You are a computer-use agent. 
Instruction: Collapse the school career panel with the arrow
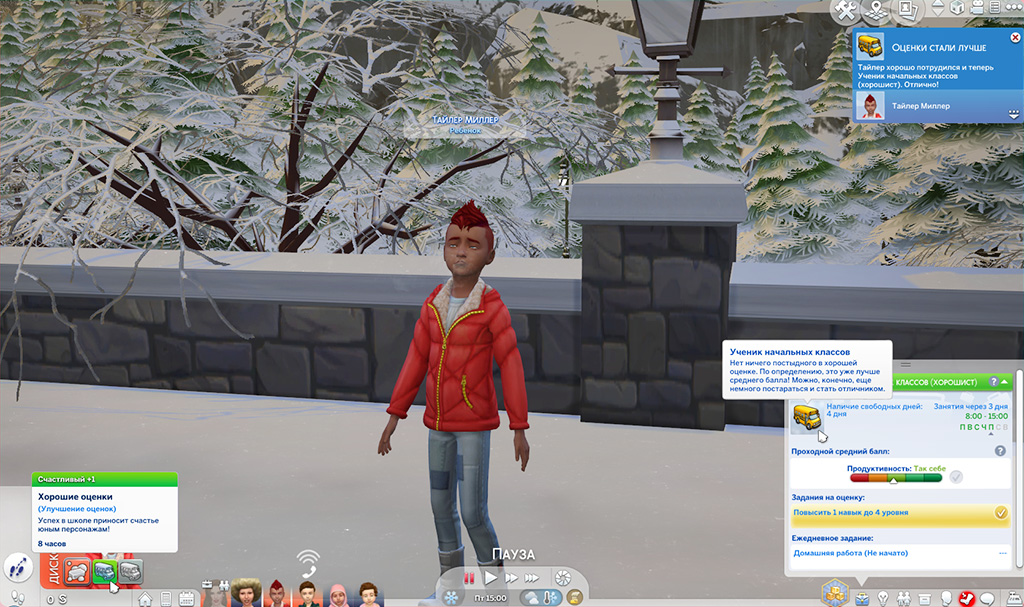tap(1004, 382)
